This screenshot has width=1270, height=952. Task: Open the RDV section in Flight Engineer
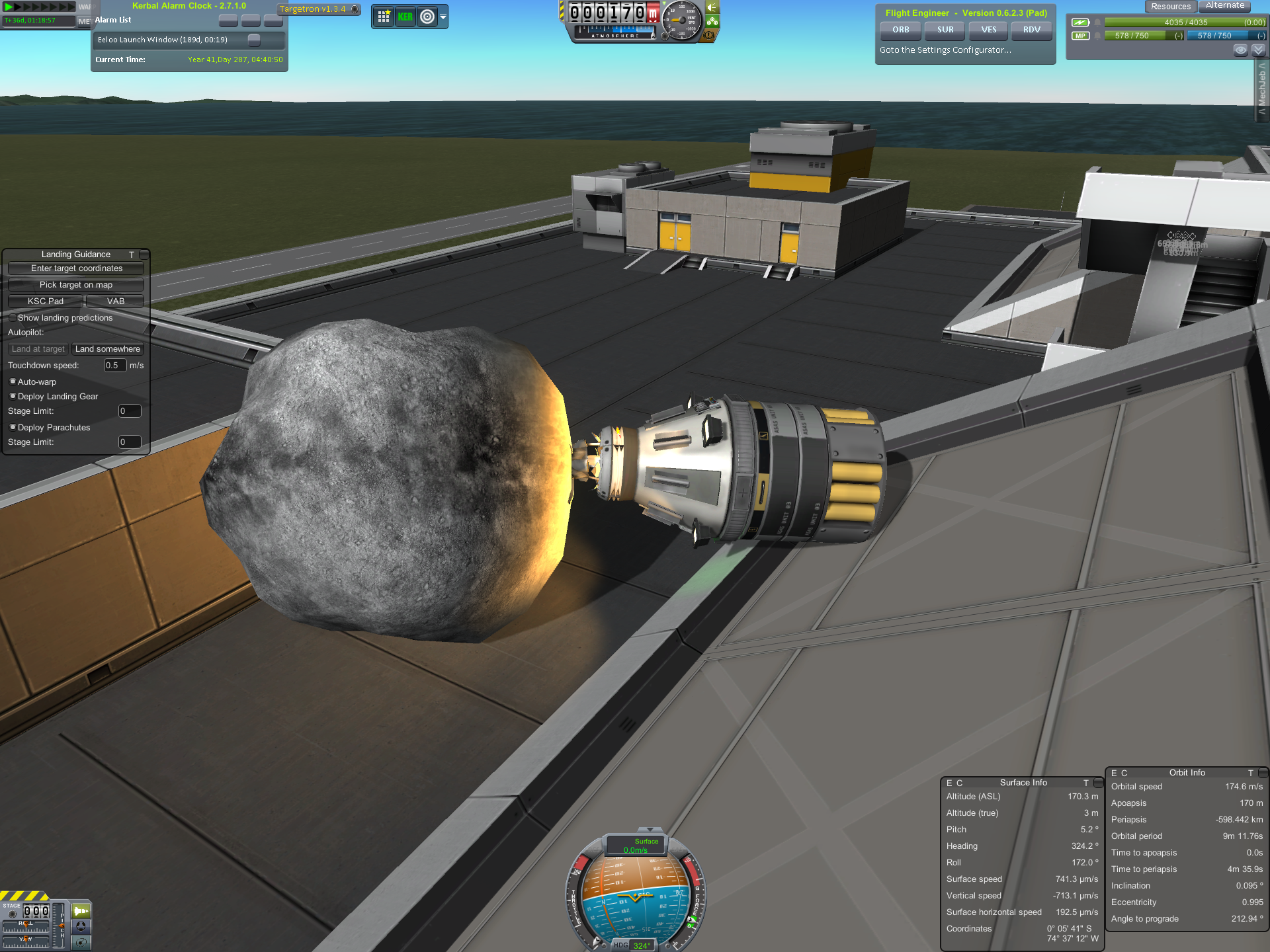coord(1031,30)
